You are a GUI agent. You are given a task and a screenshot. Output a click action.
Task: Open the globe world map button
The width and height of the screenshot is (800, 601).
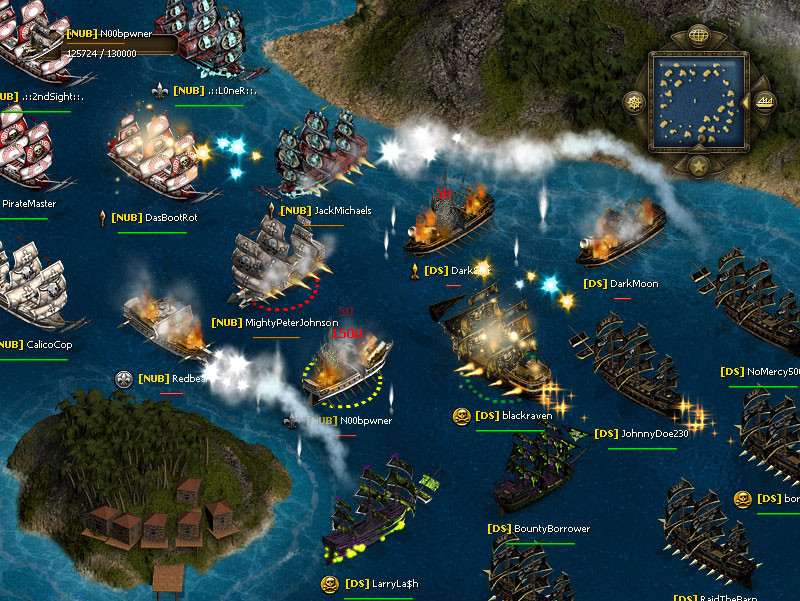699,37
